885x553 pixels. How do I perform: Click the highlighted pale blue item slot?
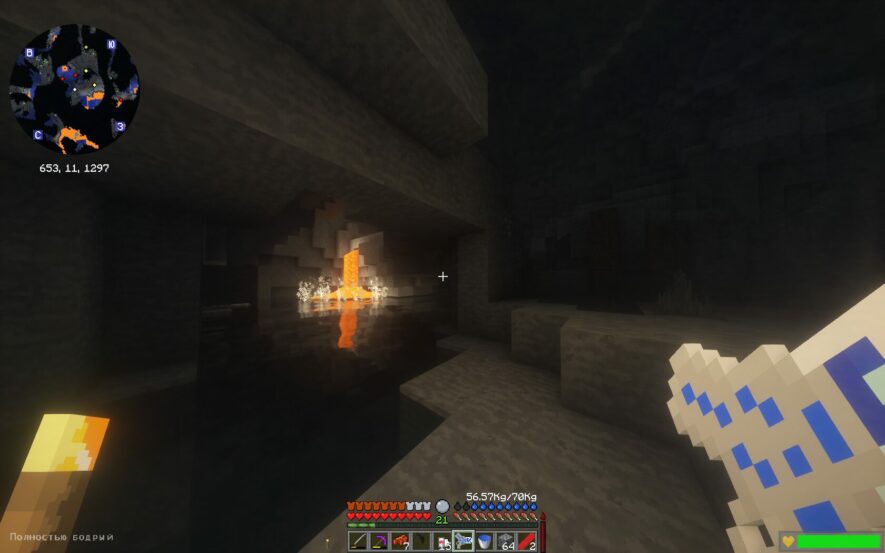[463, 541]
